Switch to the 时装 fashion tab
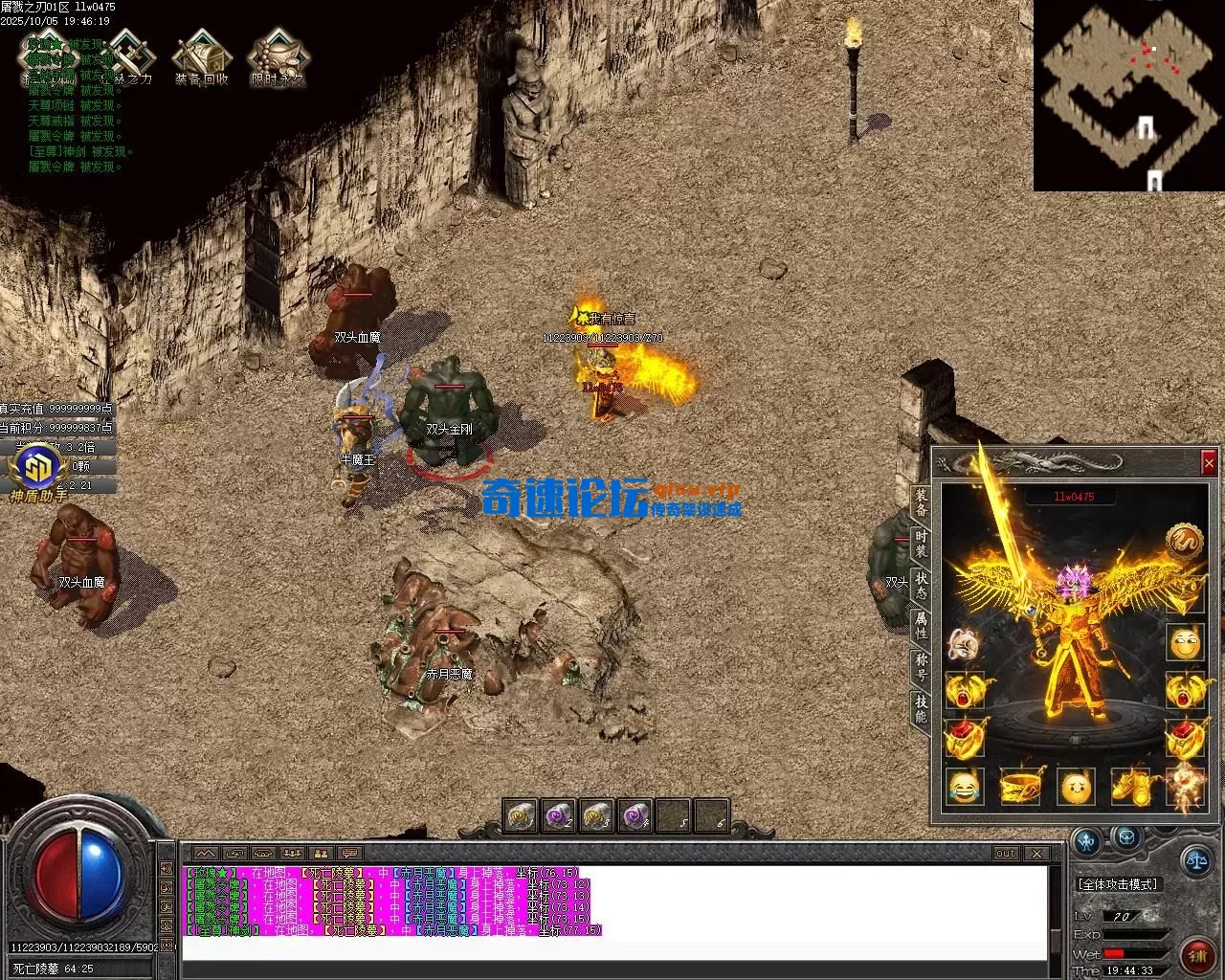The width and height of the screenshot is (1225, 980). pos(921,544)
